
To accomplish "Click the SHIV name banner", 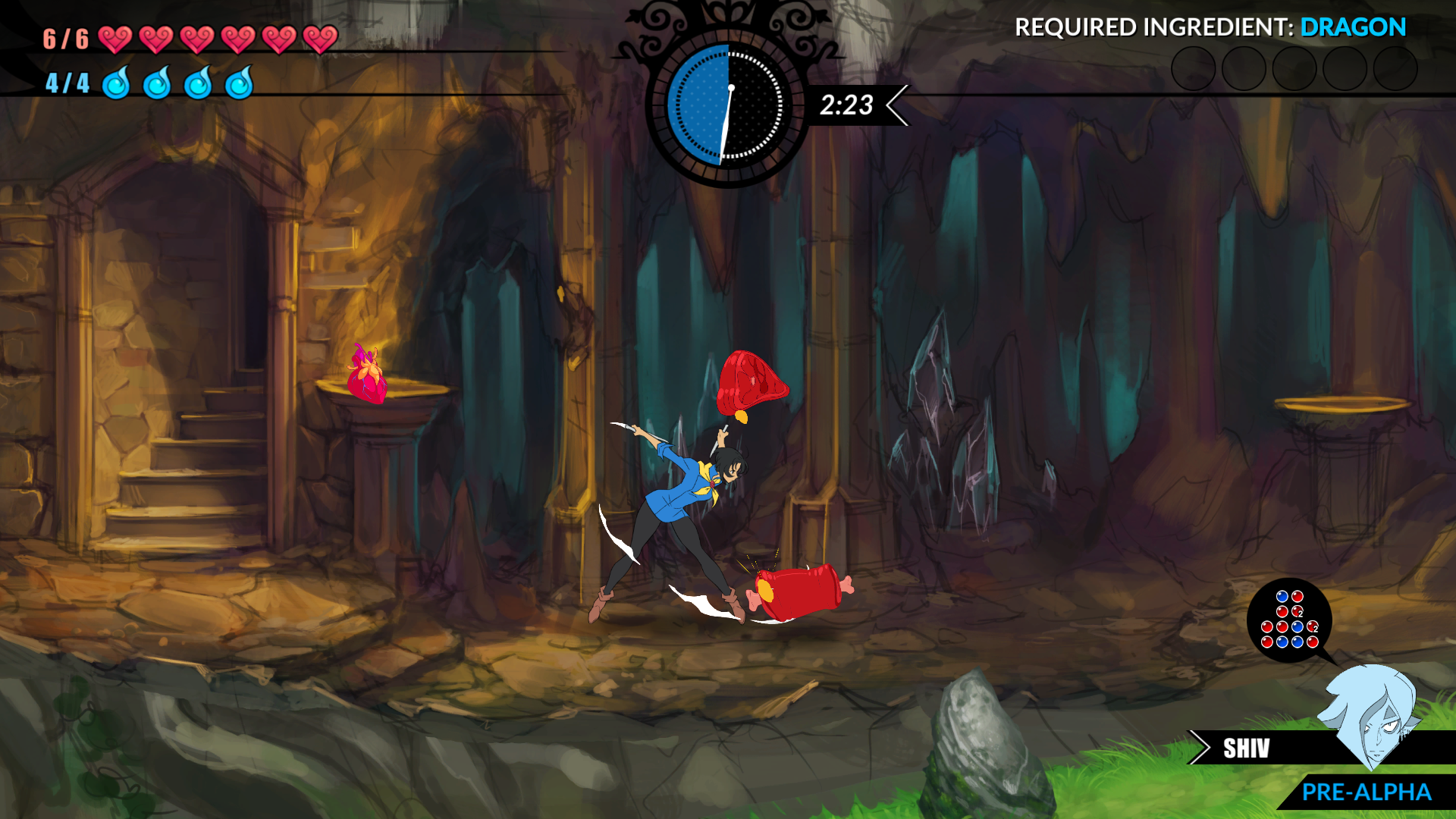I will click(x=1246, y=748).
